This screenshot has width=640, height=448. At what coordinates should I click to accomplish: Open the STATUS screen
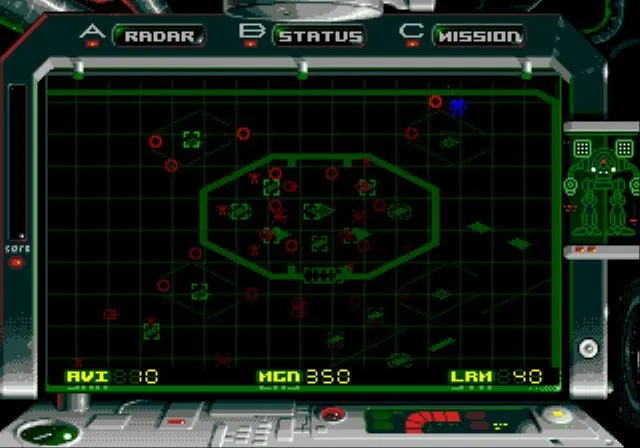pyautogui.click(x=319, y=37)
